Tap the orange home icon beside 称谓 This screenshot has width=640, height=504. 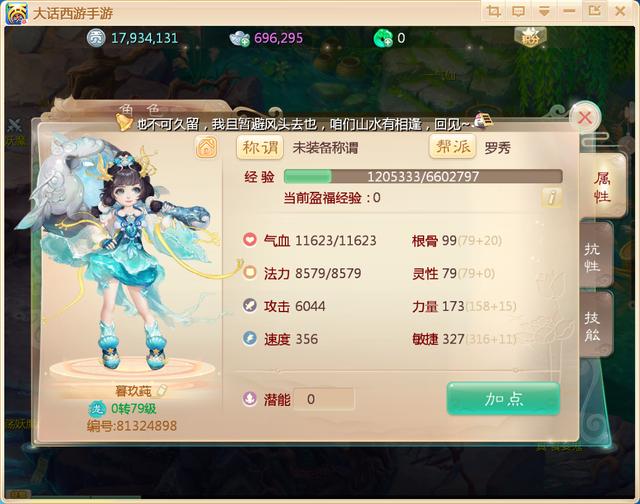tap(207, 148)
